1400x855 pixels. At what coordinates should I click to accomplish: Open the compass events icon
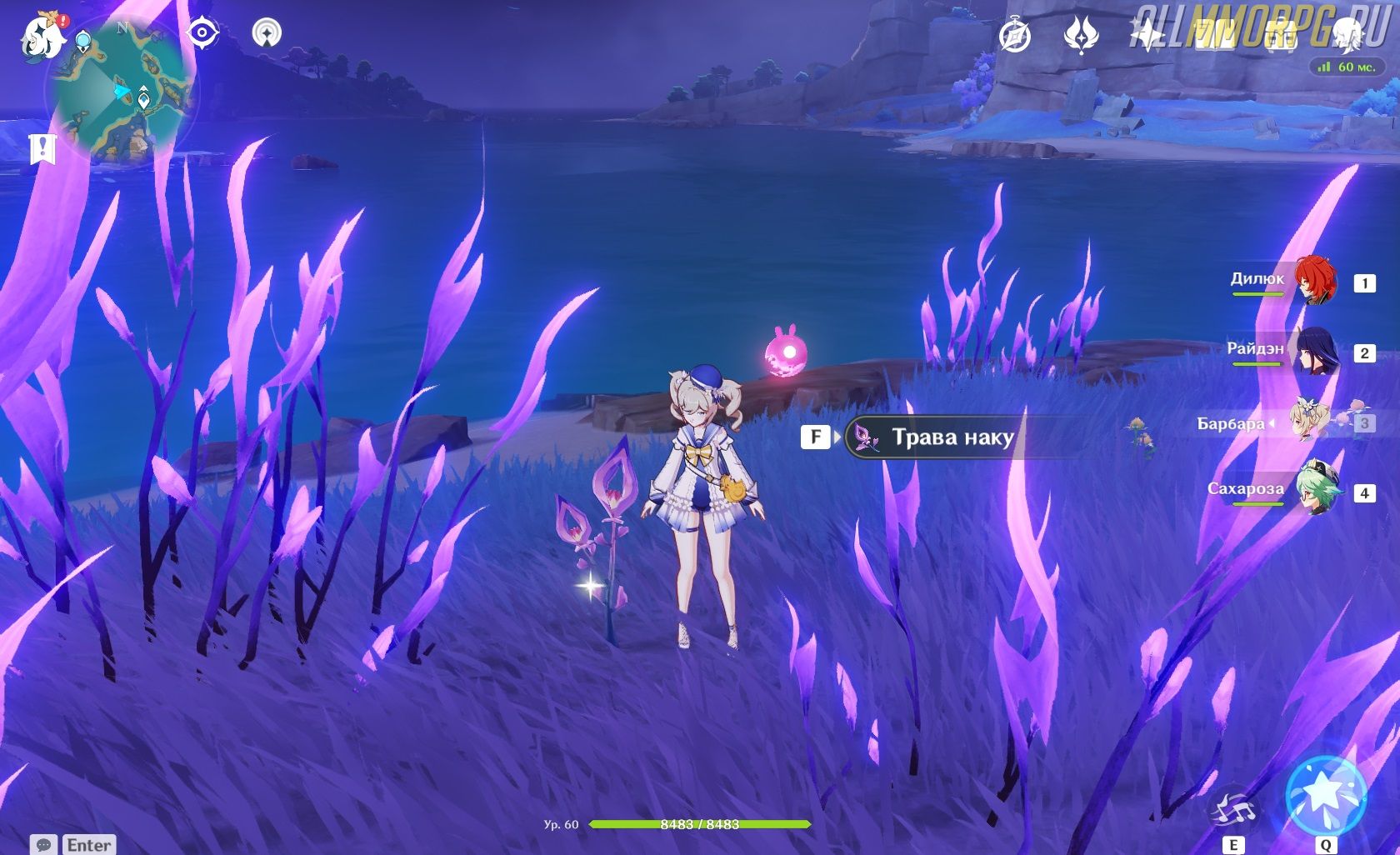click(x=1015, y=36)
